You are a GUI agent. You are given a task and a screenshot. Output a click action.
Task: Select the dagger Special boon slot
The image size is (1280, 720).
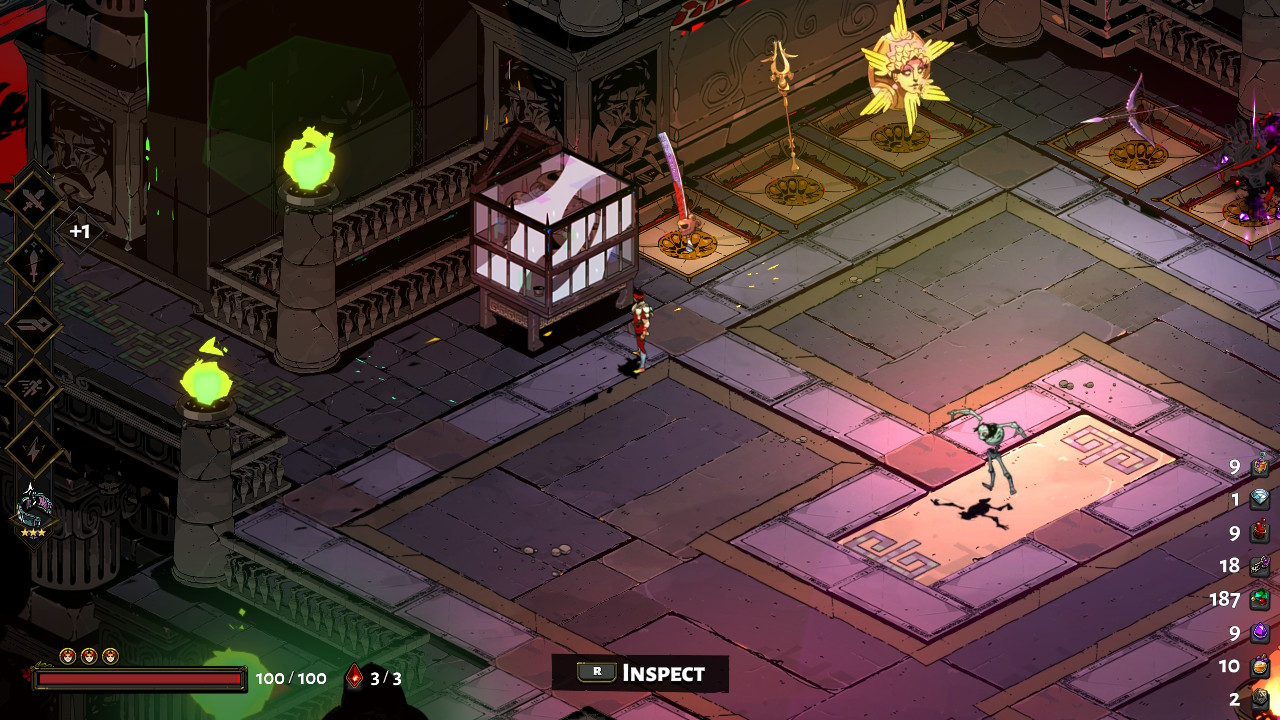coord(34,264)
